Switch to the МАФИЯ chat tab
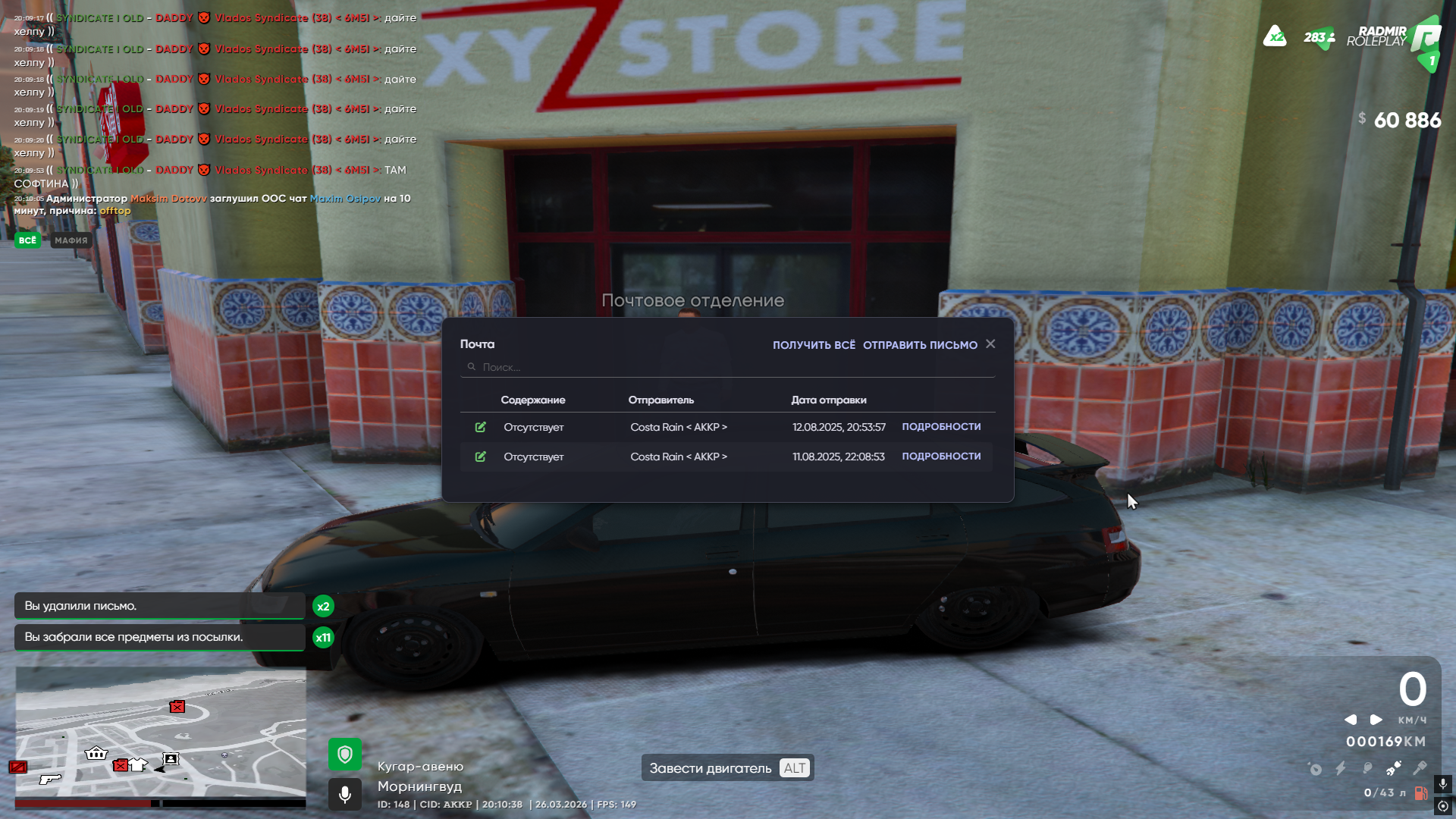 [x=71, y=240]
